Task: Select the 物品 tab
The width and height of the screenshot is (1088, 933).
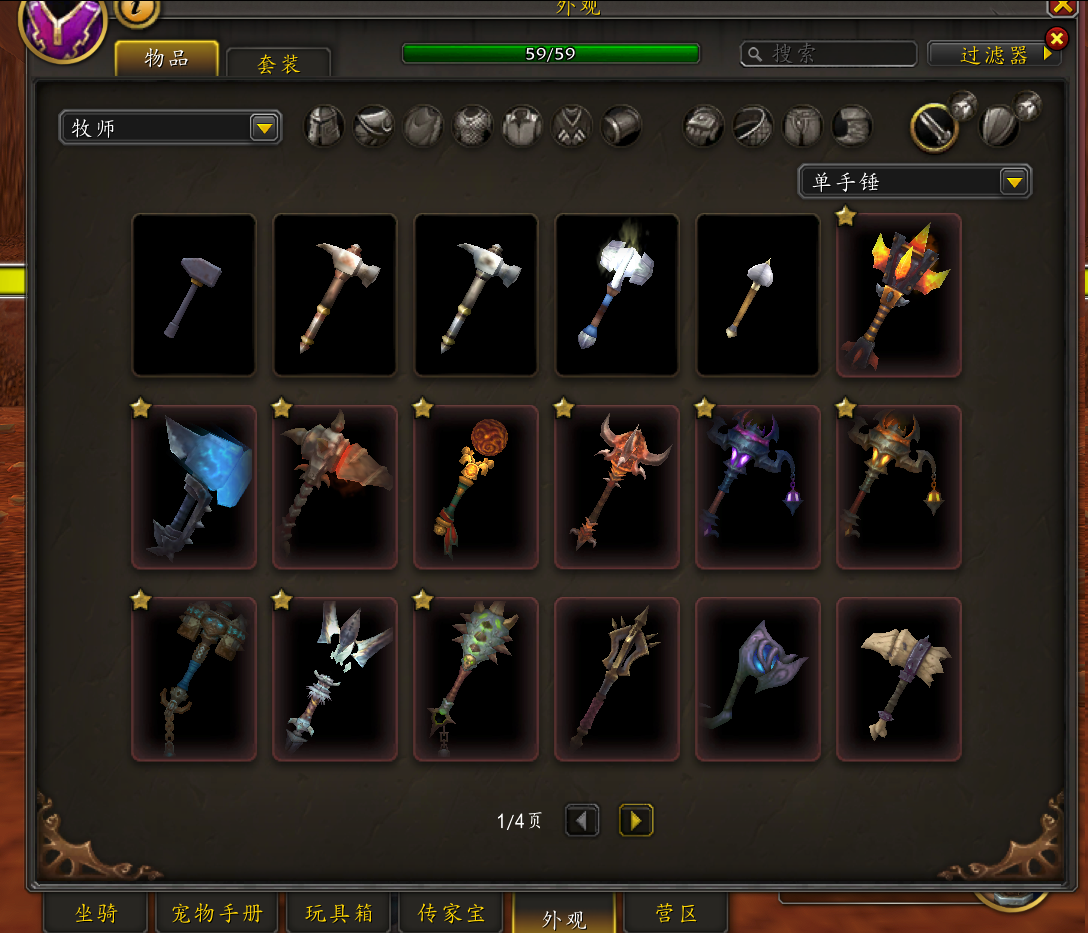Action: coord(166,58)
